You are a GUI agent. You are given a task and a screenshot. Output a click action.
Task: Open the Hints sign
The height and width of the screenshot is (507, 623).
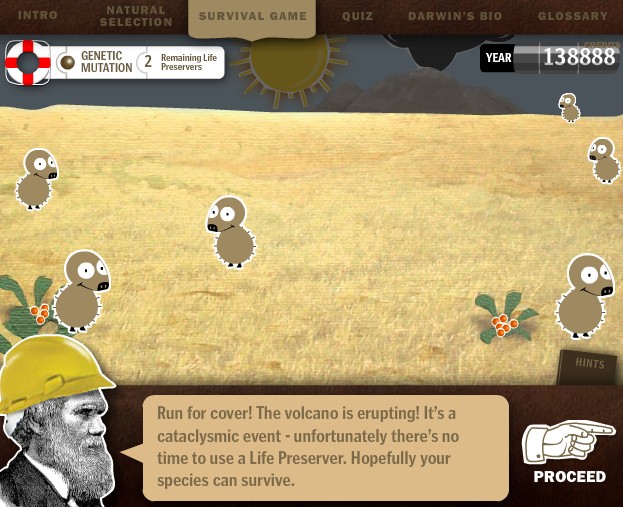pyautogui.click(x=589, y=365)
